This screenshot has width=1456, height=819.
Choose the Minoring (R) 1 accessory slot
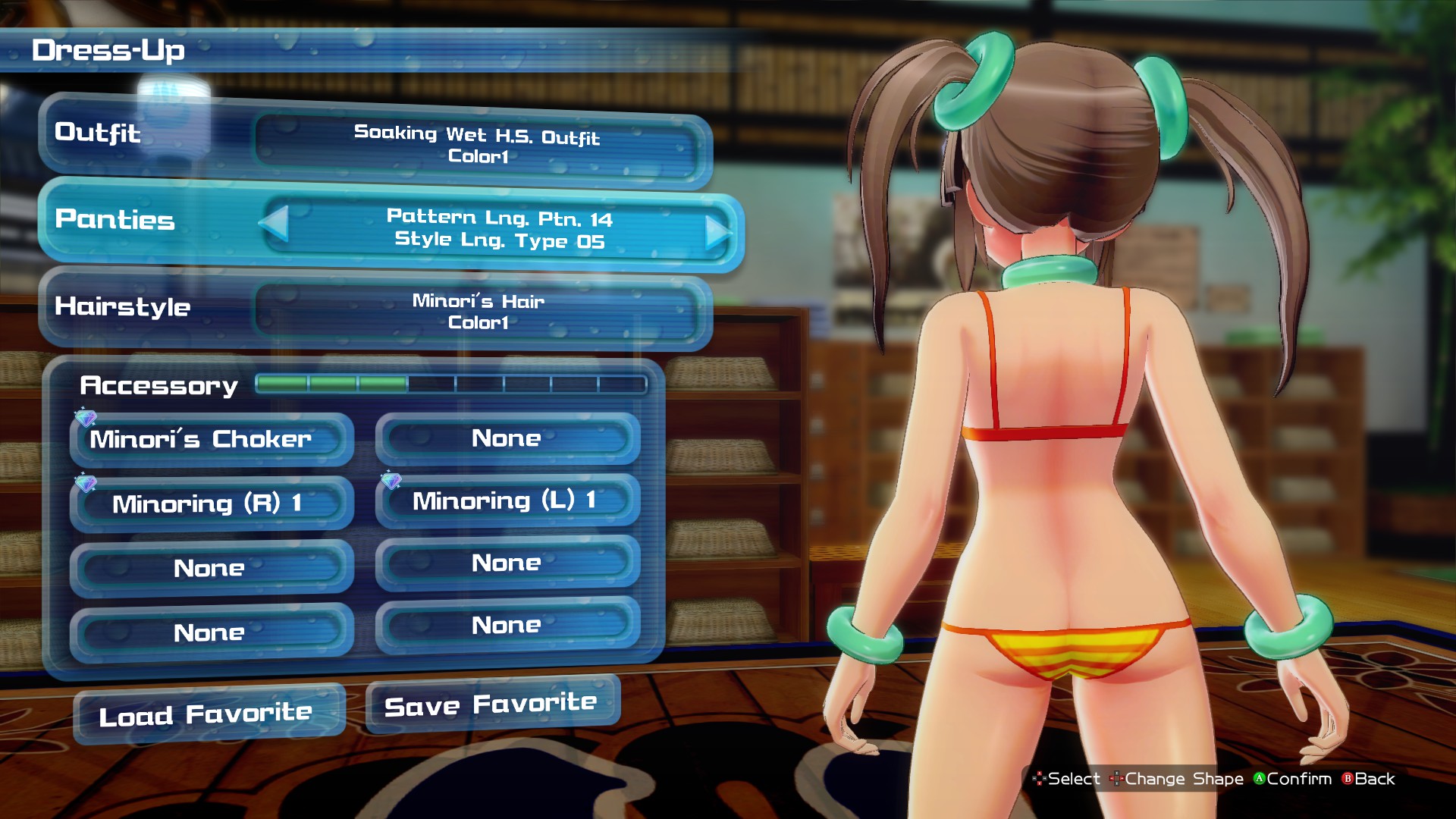point(211,504)
